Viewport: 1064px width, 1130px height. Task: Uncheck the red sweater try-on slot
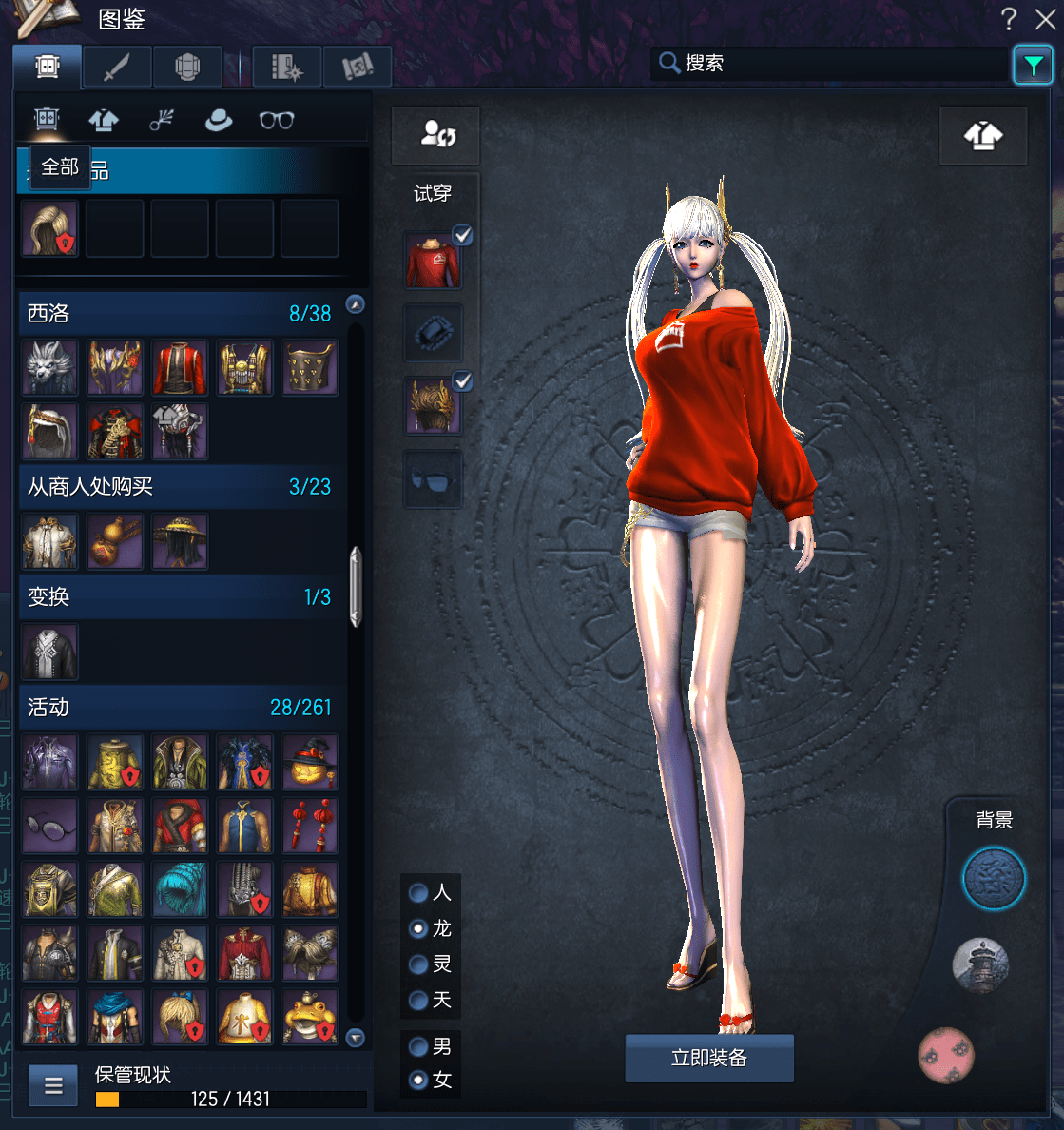[462, 235]
